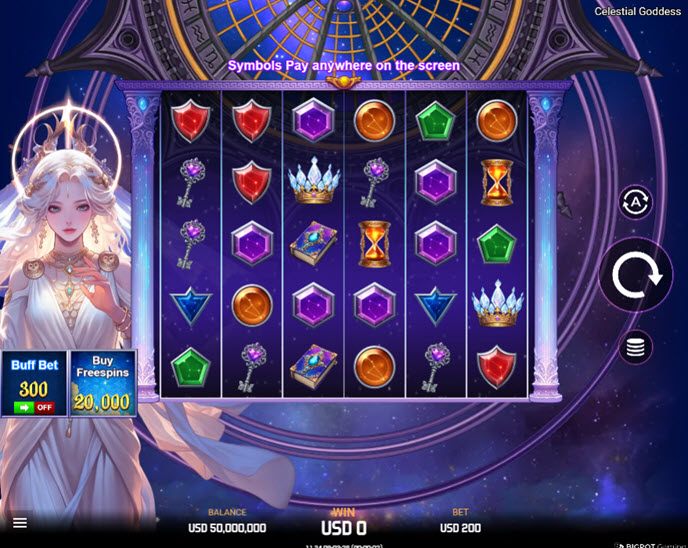Image resolution: width=688 pixels, height=548 pixels.
Task: Toggle the Buff Bet 300 switch
Action: pos(34,407)
